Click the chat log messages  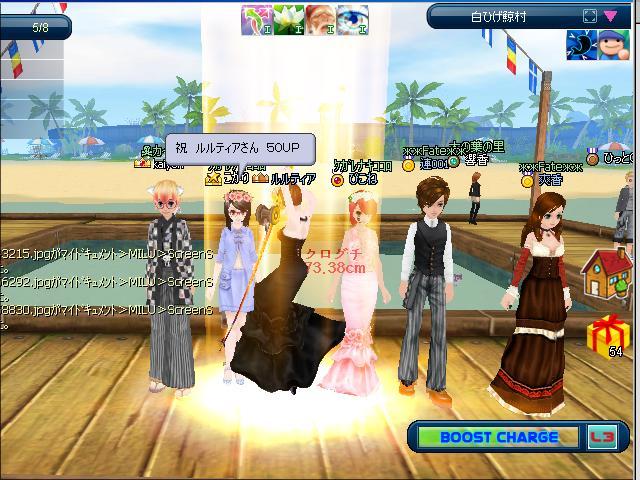click(105, 282)
